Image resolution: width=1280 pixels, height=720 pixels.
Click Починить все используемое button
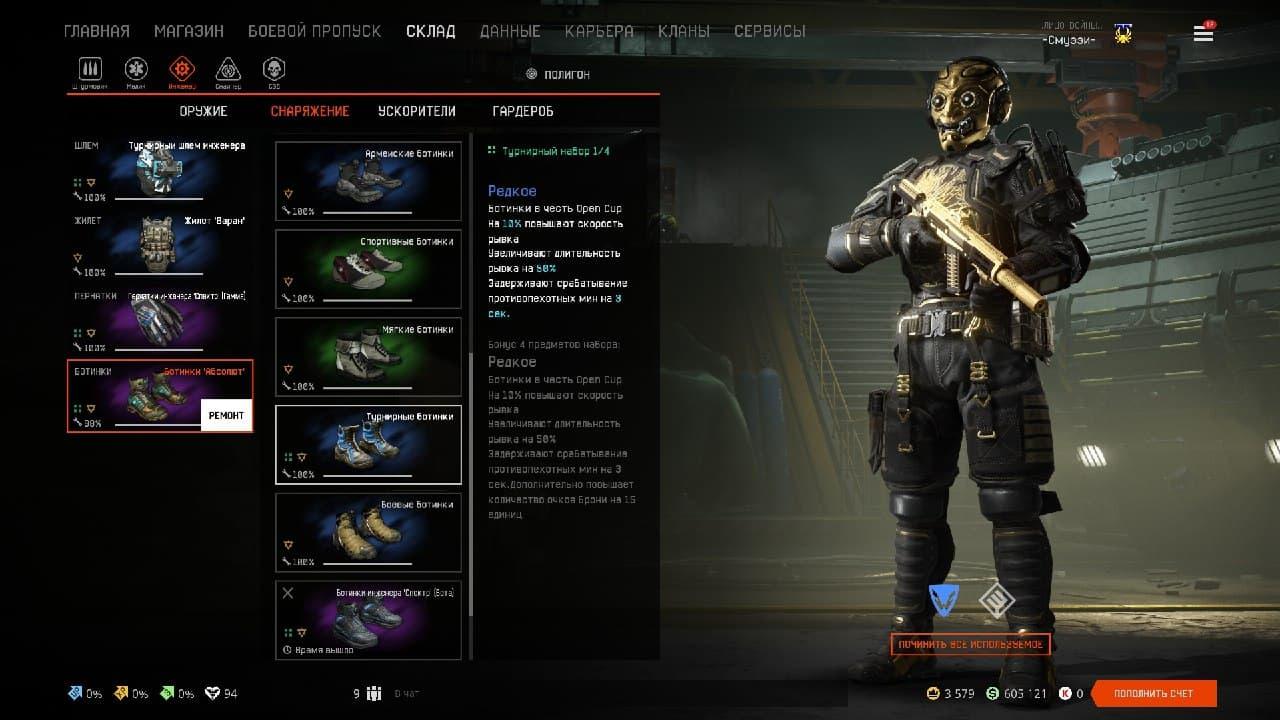[x=970, y=644]
